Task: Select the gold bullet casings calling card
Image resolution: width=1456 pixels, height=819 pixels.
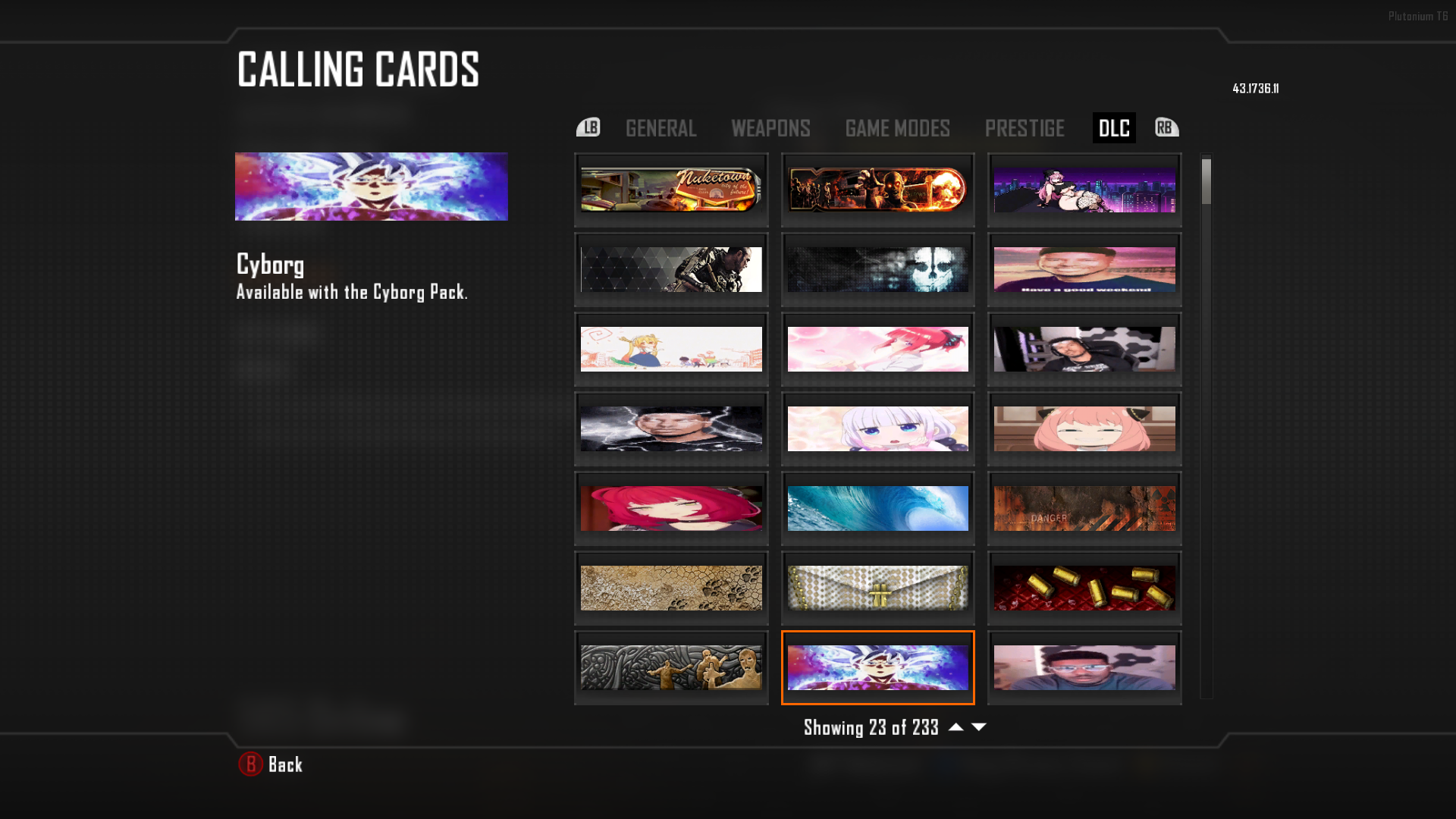Action: pos(1084,588)
